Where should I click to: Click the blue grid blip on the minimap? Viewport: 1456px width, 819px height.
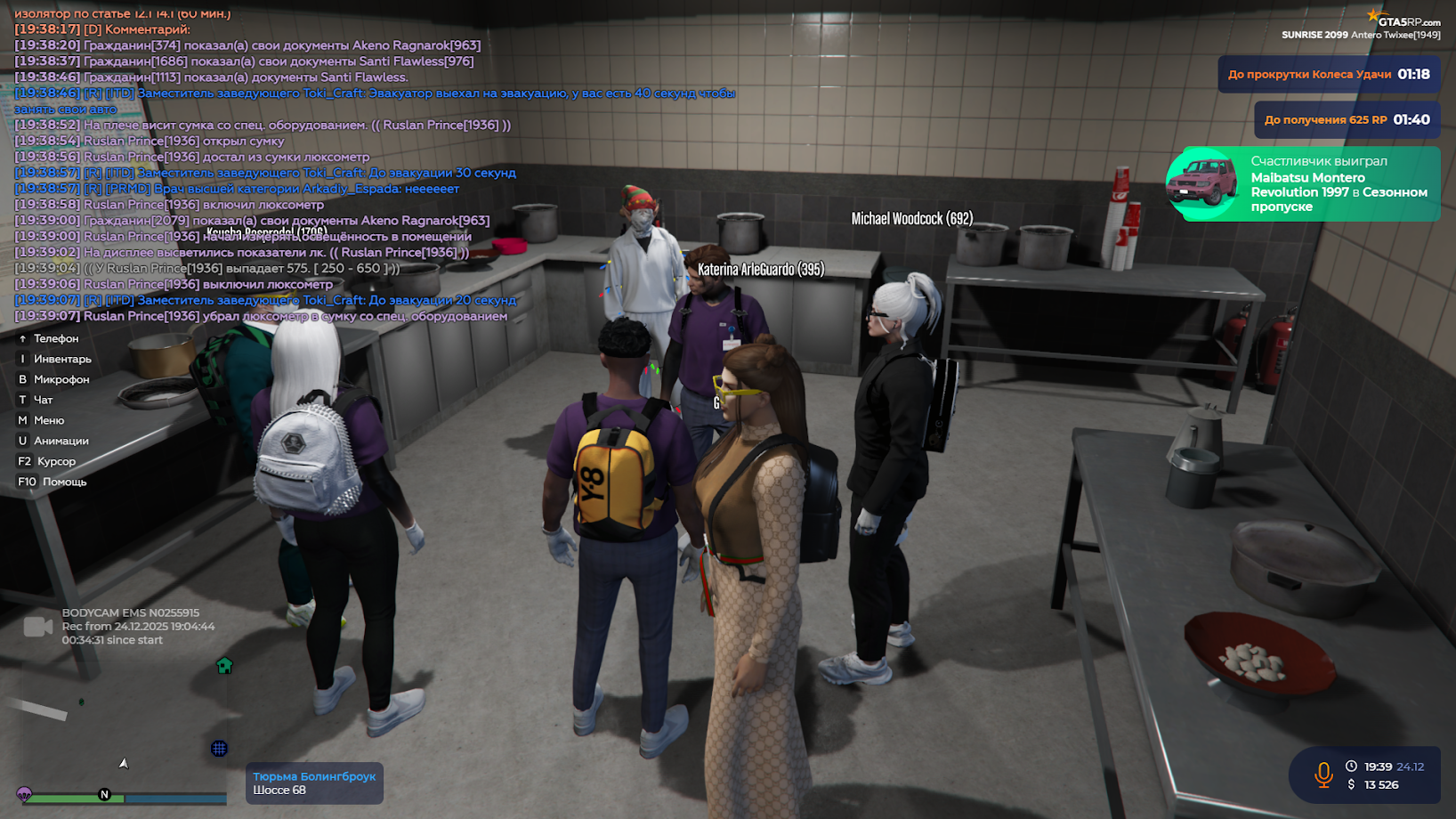click(219, 749)
